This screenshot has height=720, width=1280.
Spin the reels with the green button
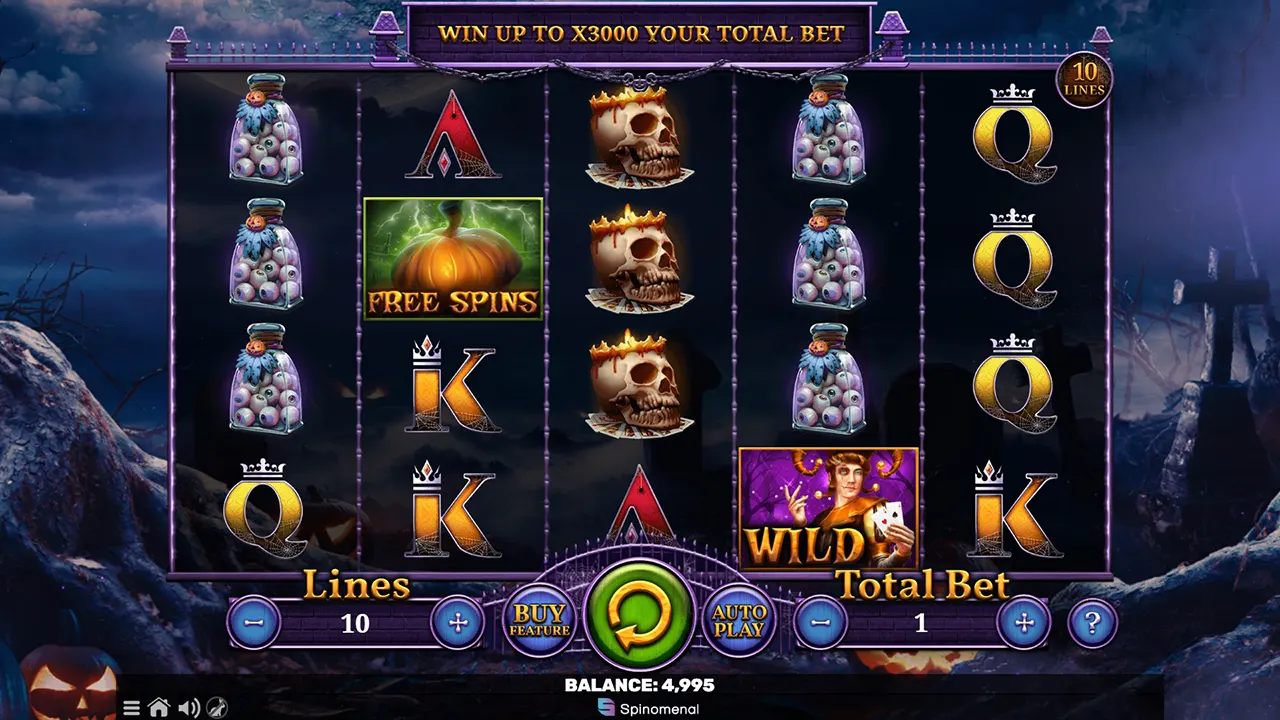point(640,614)
